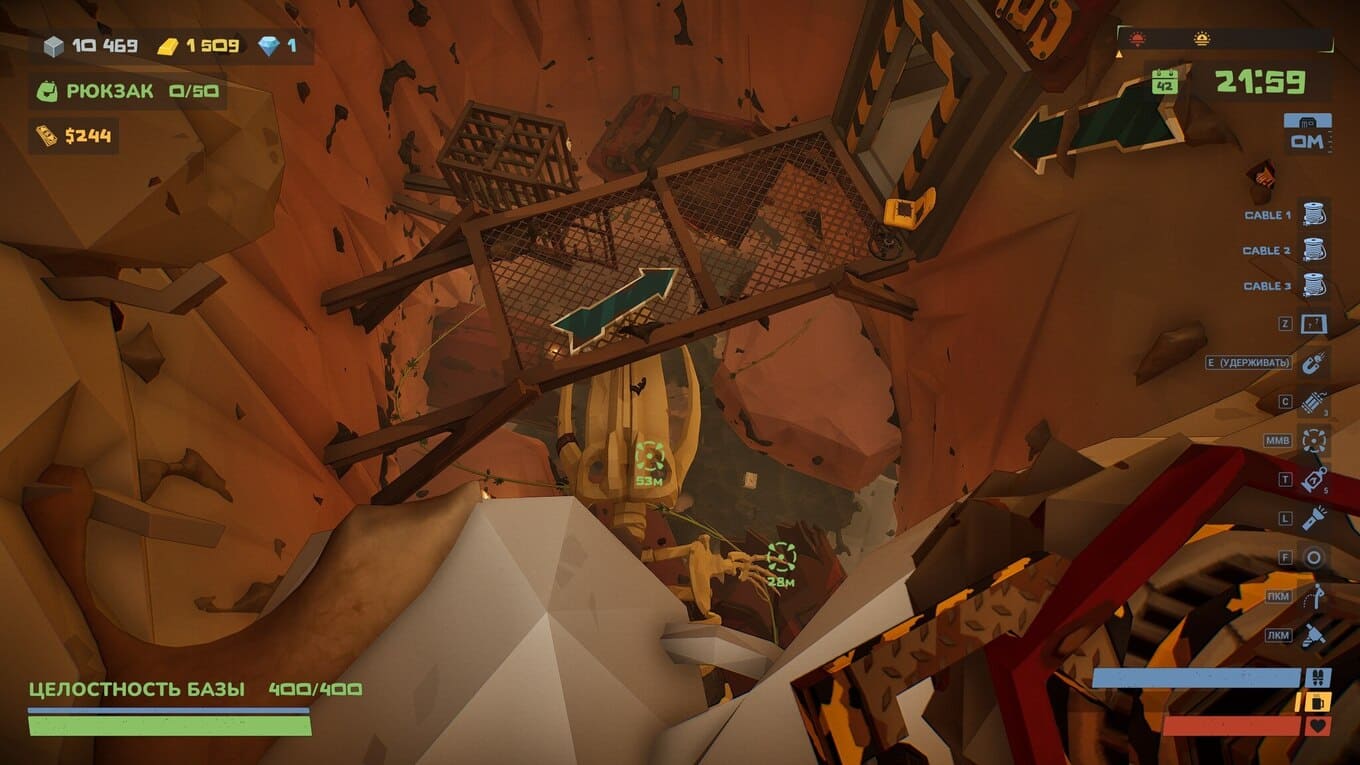Activate the ring icon beside F
Viewport: 1360px width, 765px height.
point(1313,557)
